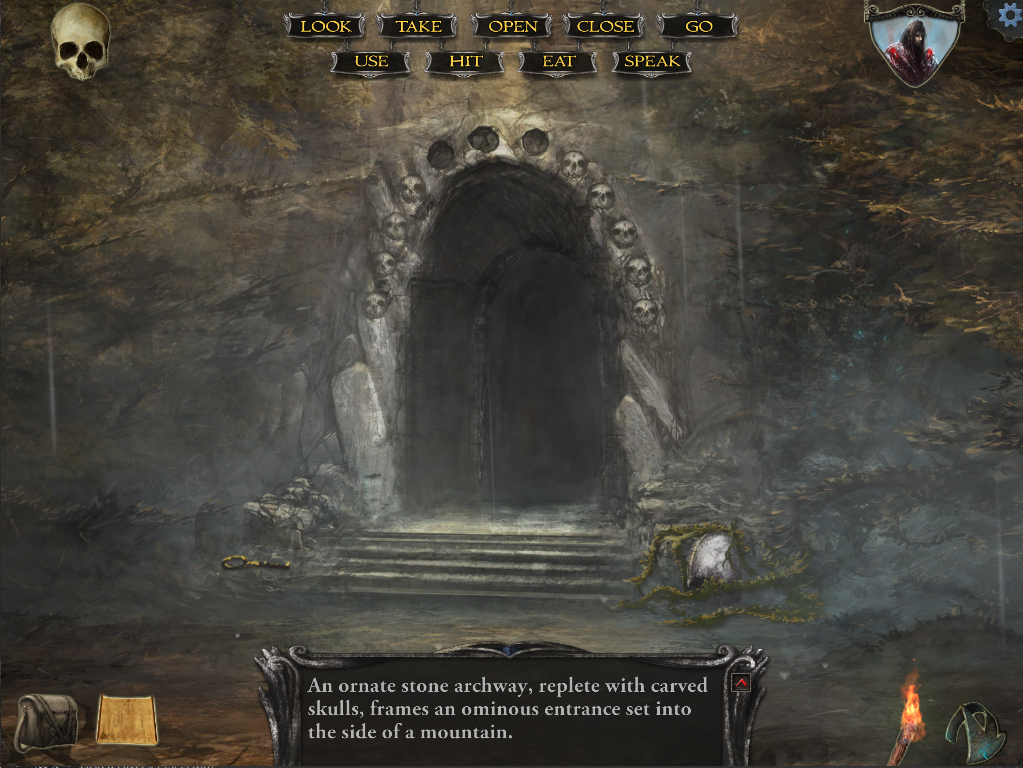Activate the OPEN command

[513, 27]
